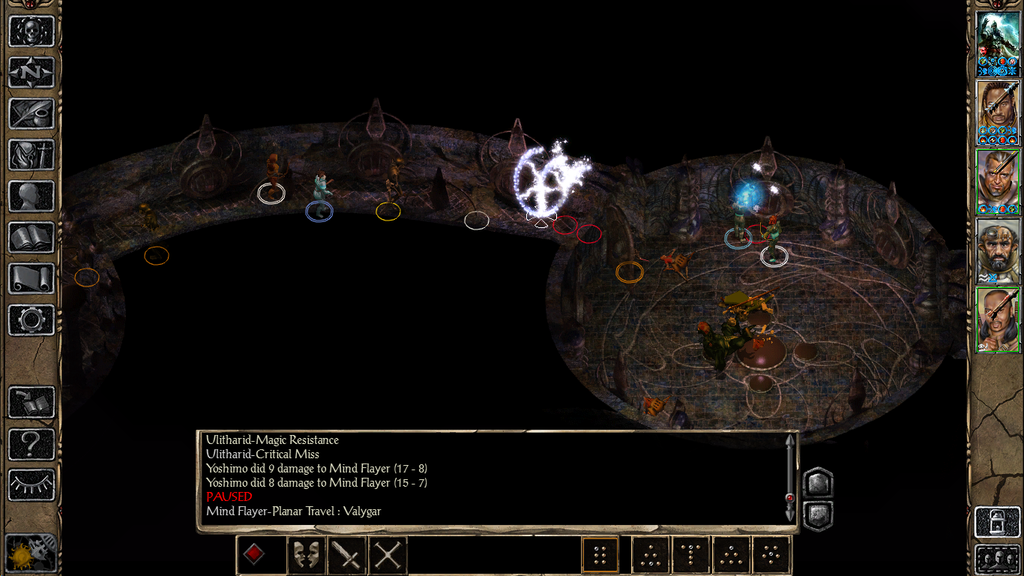Click the dialogue log scrollbar

click(791, 476)
